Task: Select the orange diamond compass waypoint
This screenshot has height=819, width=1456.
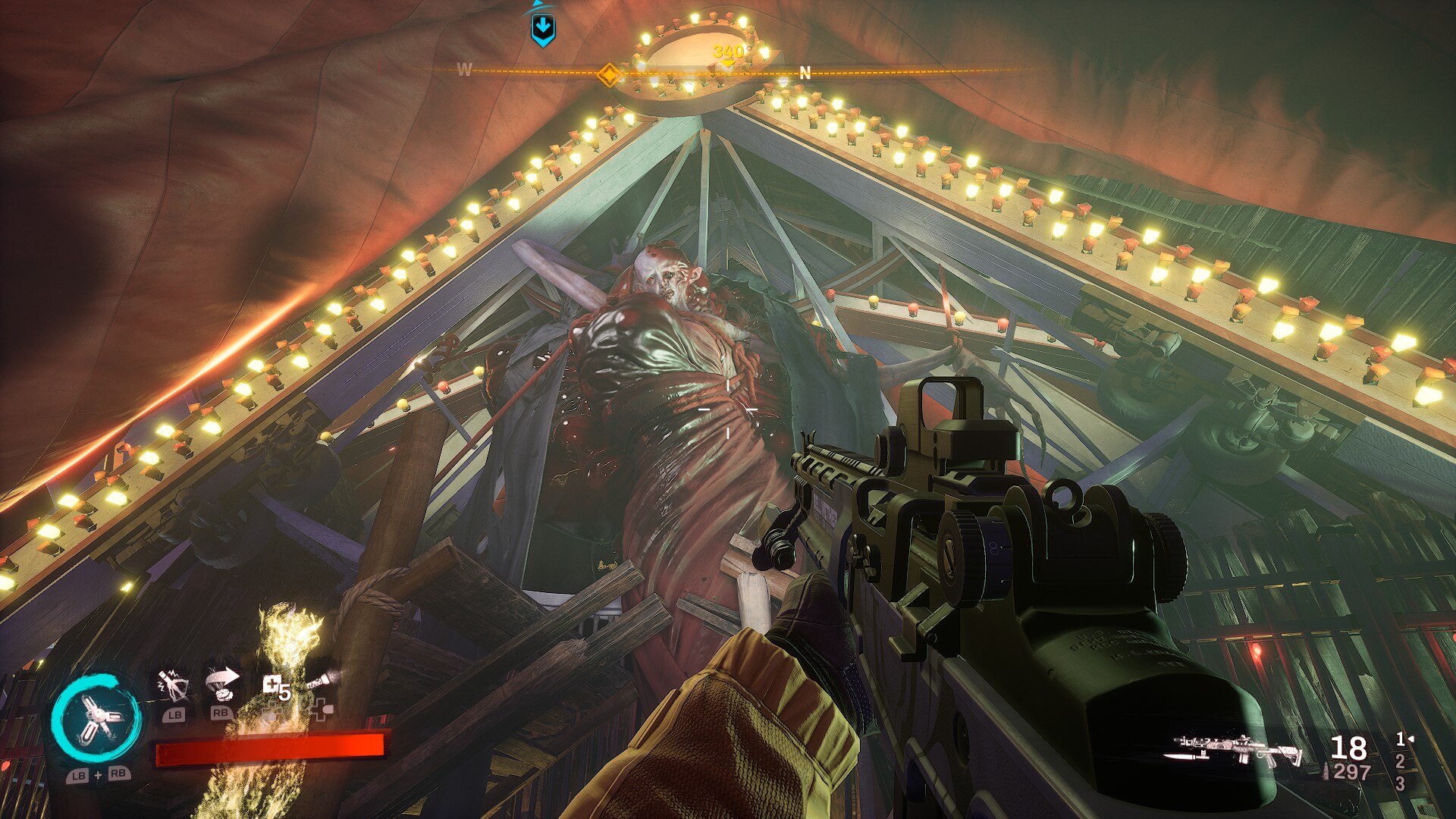Action: coord(608,75)
